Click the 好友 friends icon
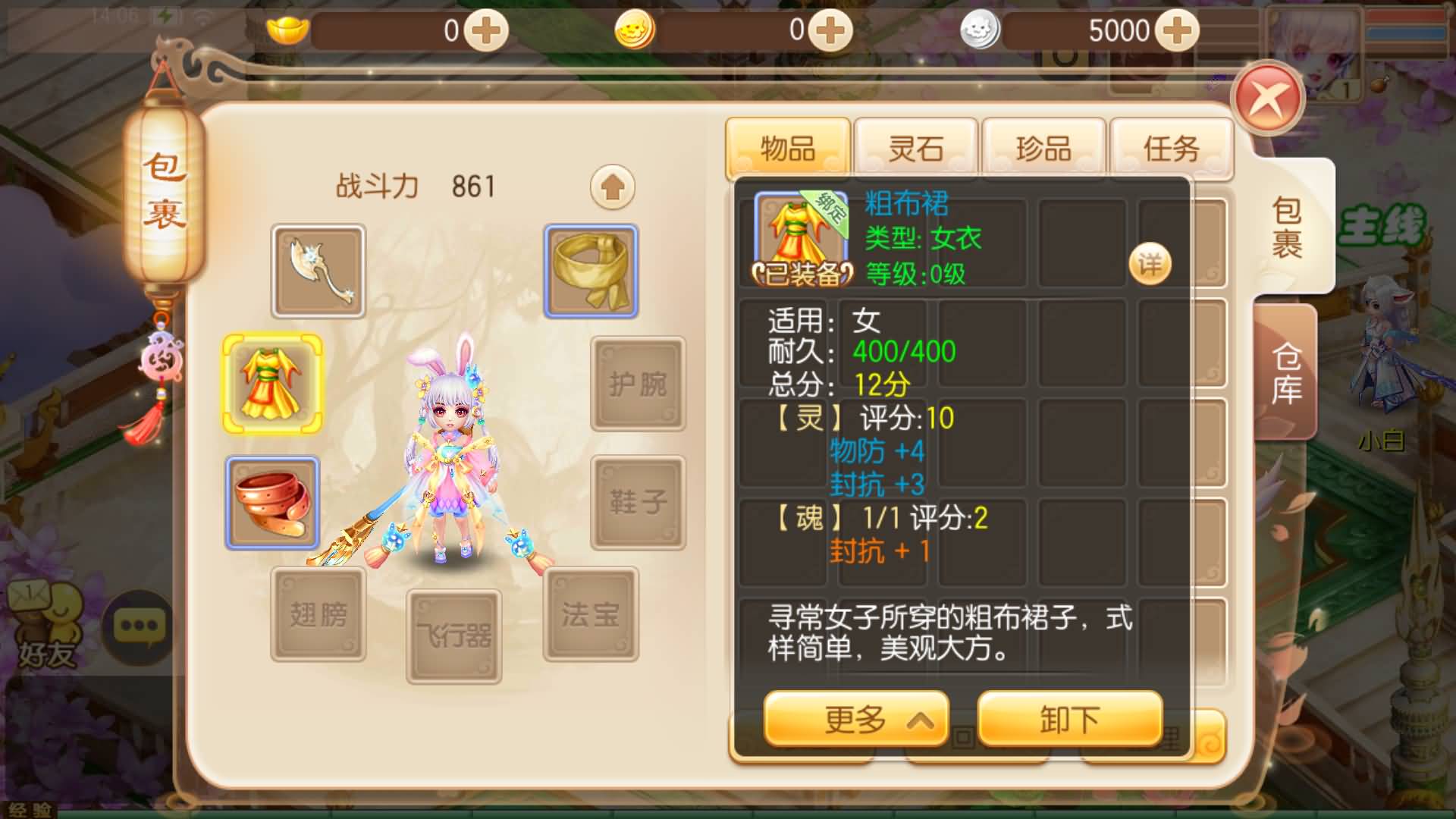This screenshot has width=1456, height=819. 47,624
